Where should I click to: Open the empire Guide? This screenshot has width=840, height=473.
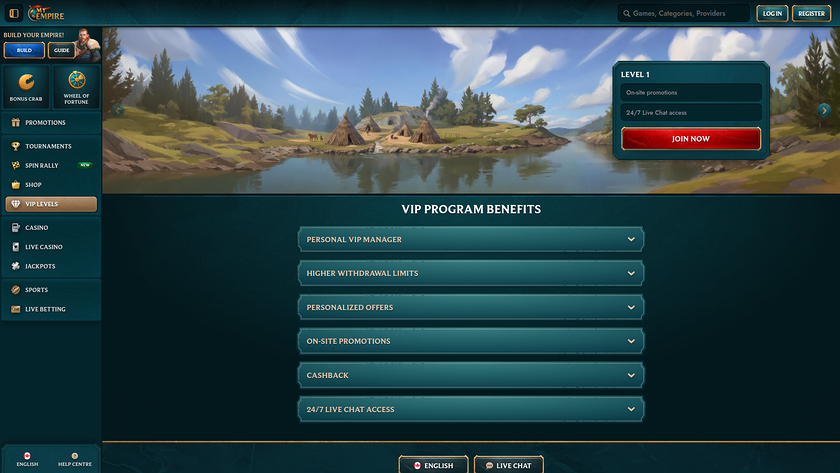click(x=61, y=50)
